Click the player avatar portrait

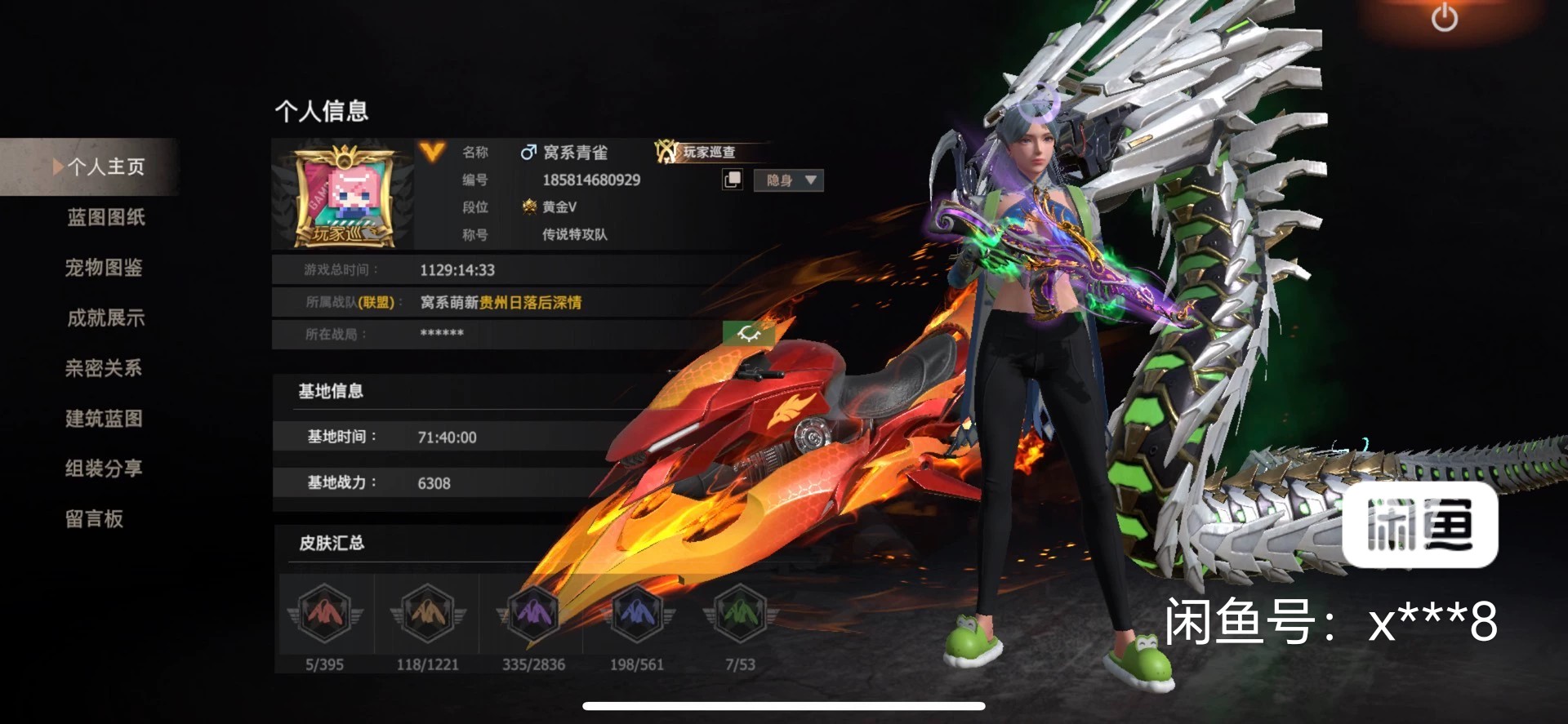(x=344, y=196)
